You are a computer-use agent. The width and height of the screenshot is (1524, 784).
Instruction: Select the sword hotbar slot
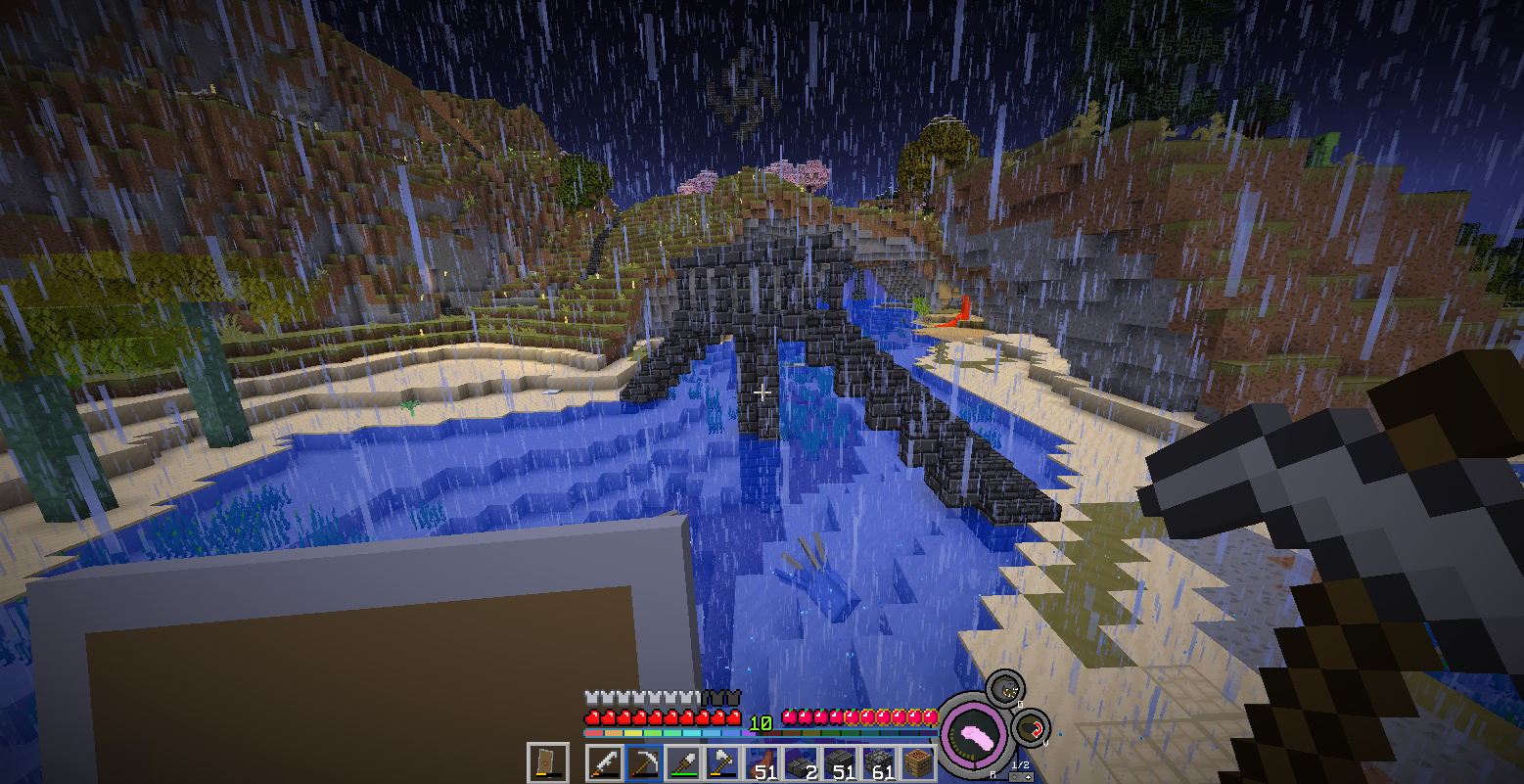click(604, 762)
